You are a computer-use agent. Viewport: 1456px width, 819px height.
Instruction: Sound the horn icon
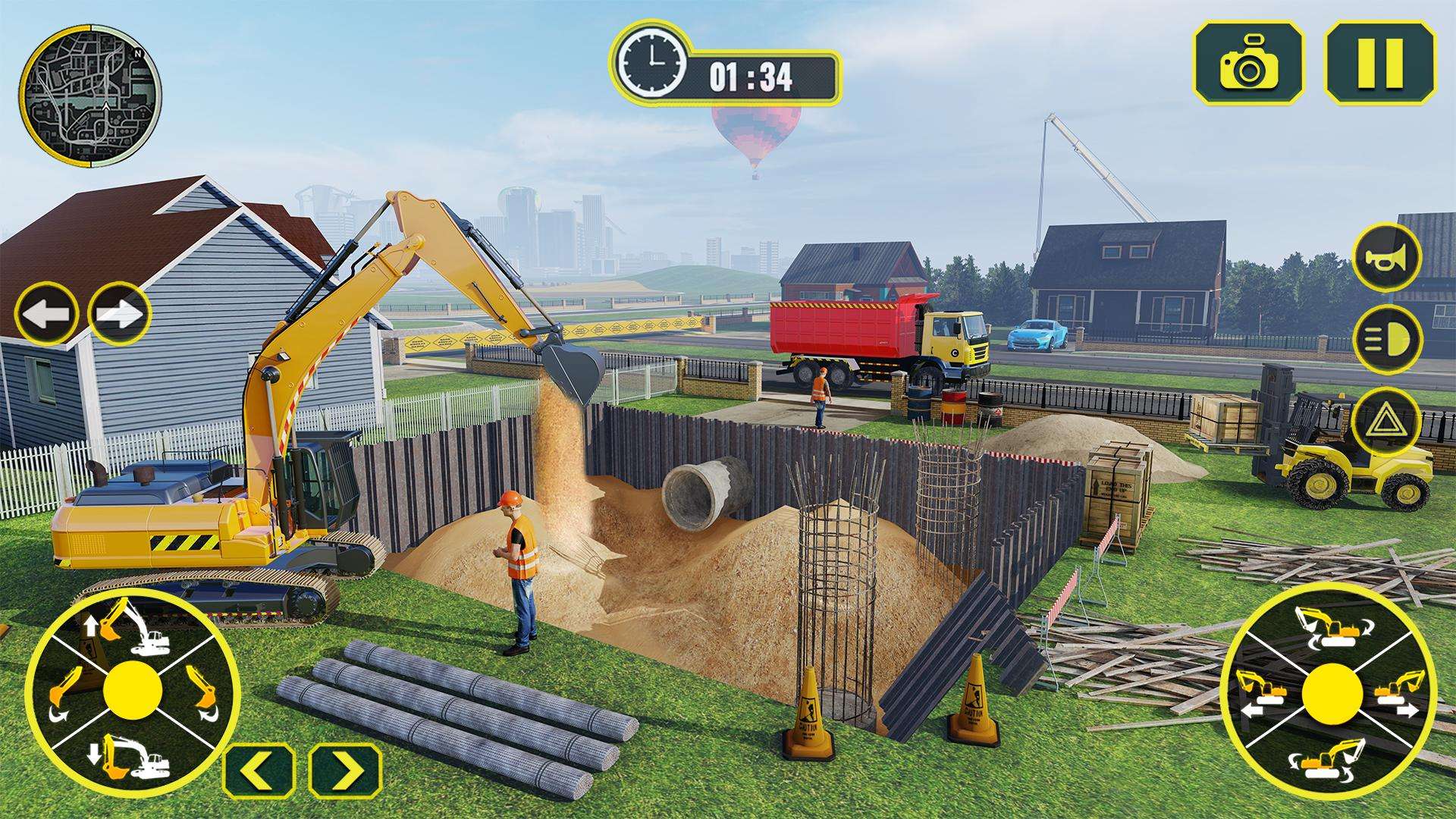tap(1387, 258)
